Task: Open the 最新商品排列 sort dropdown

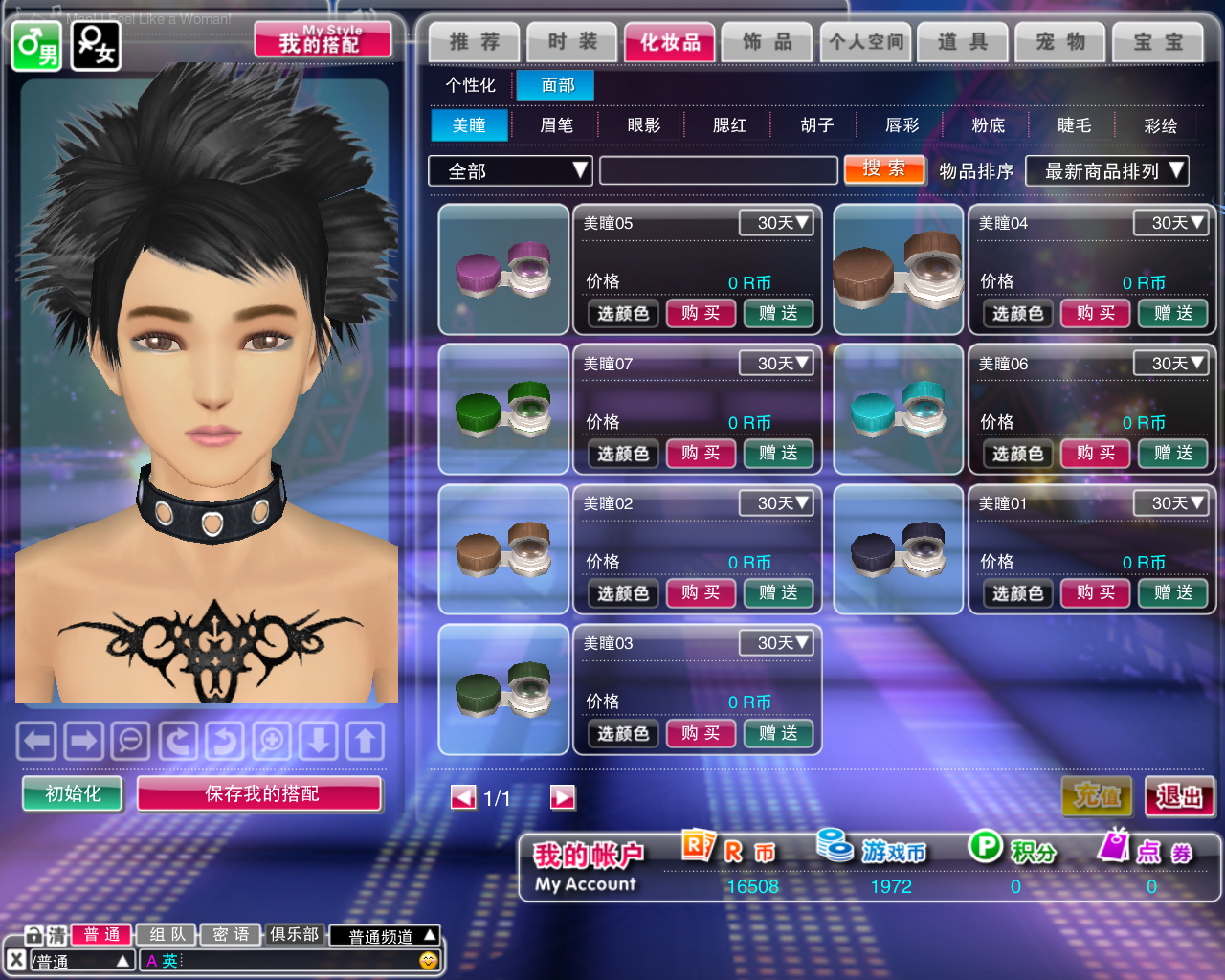Action: [1106, 171]
